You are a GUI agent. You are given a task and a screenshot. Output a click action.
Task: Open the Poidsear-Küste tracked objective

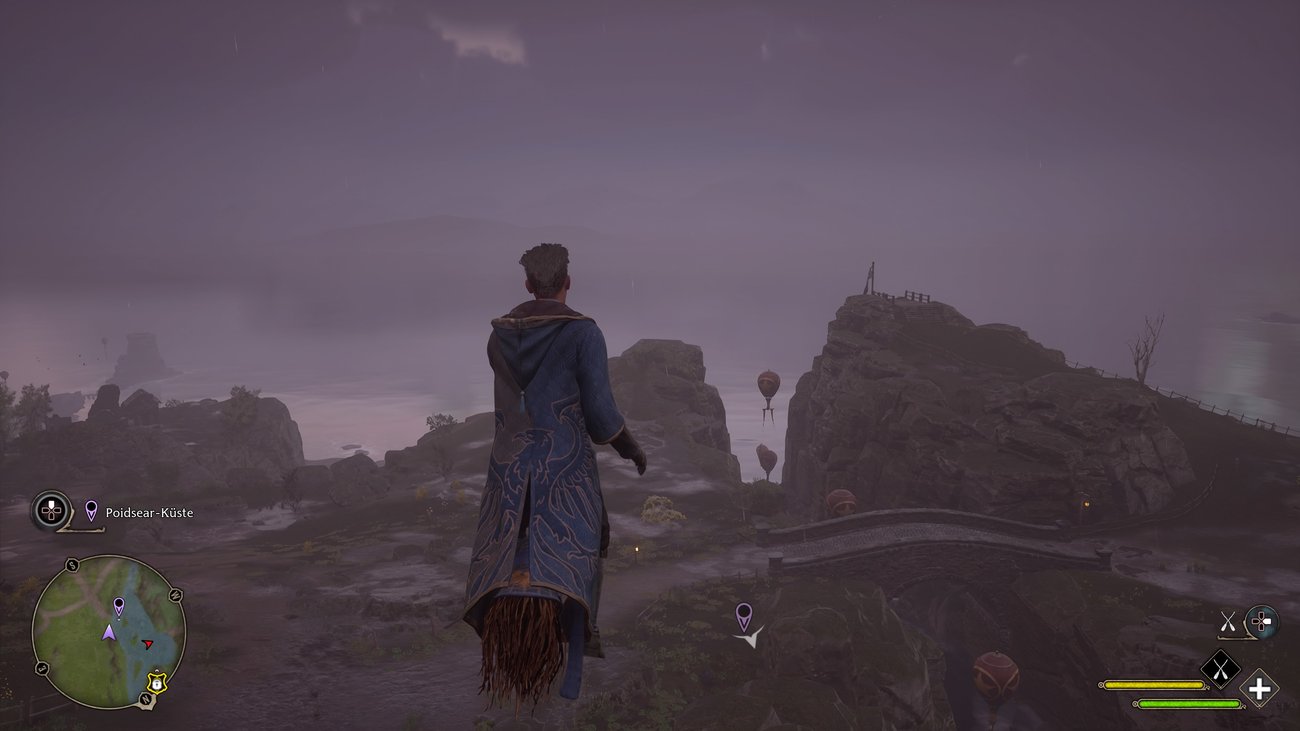[148, 513]
